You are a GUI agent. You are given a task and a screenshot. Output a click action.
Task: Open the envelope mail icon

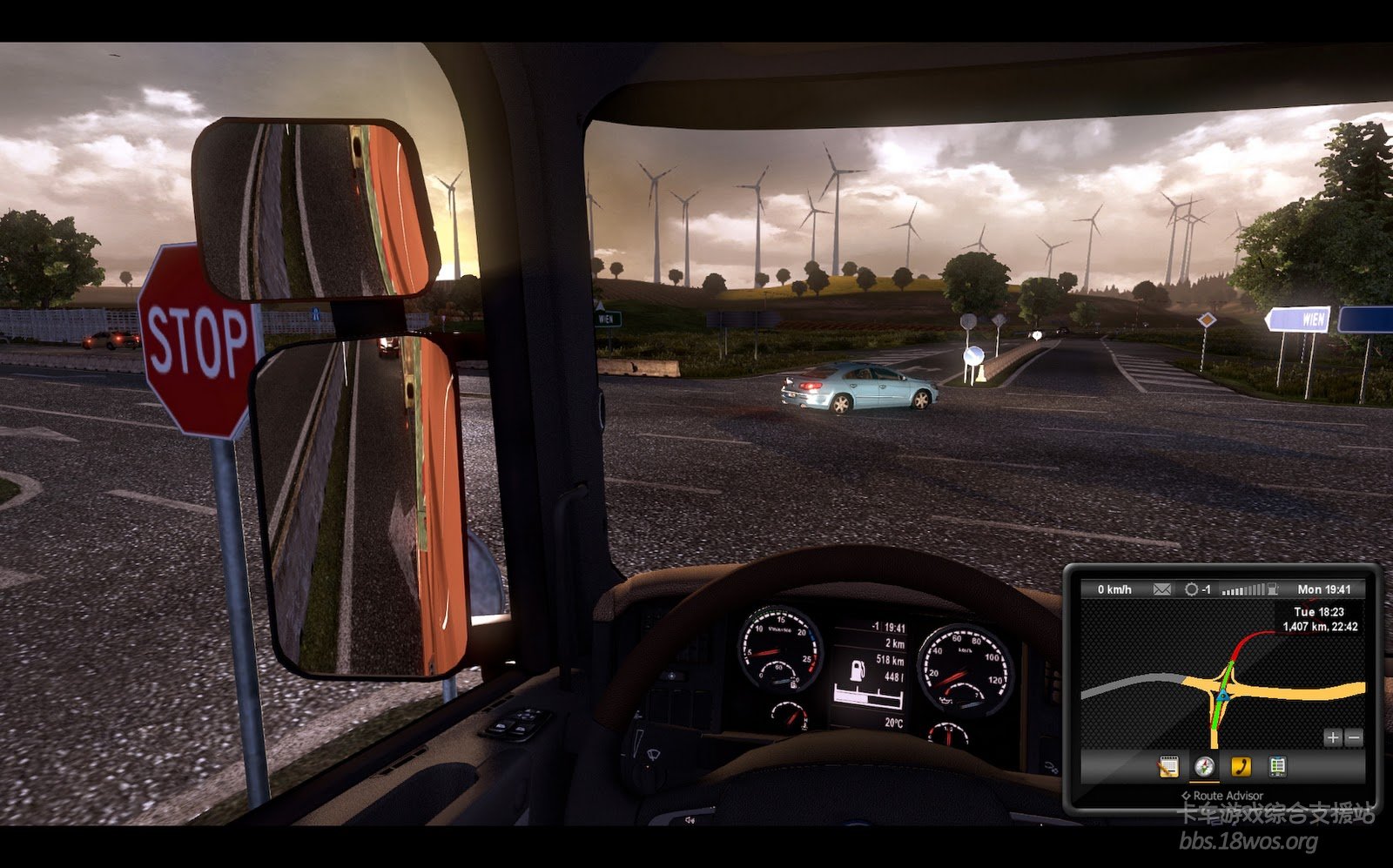(x=1161, y=589)
